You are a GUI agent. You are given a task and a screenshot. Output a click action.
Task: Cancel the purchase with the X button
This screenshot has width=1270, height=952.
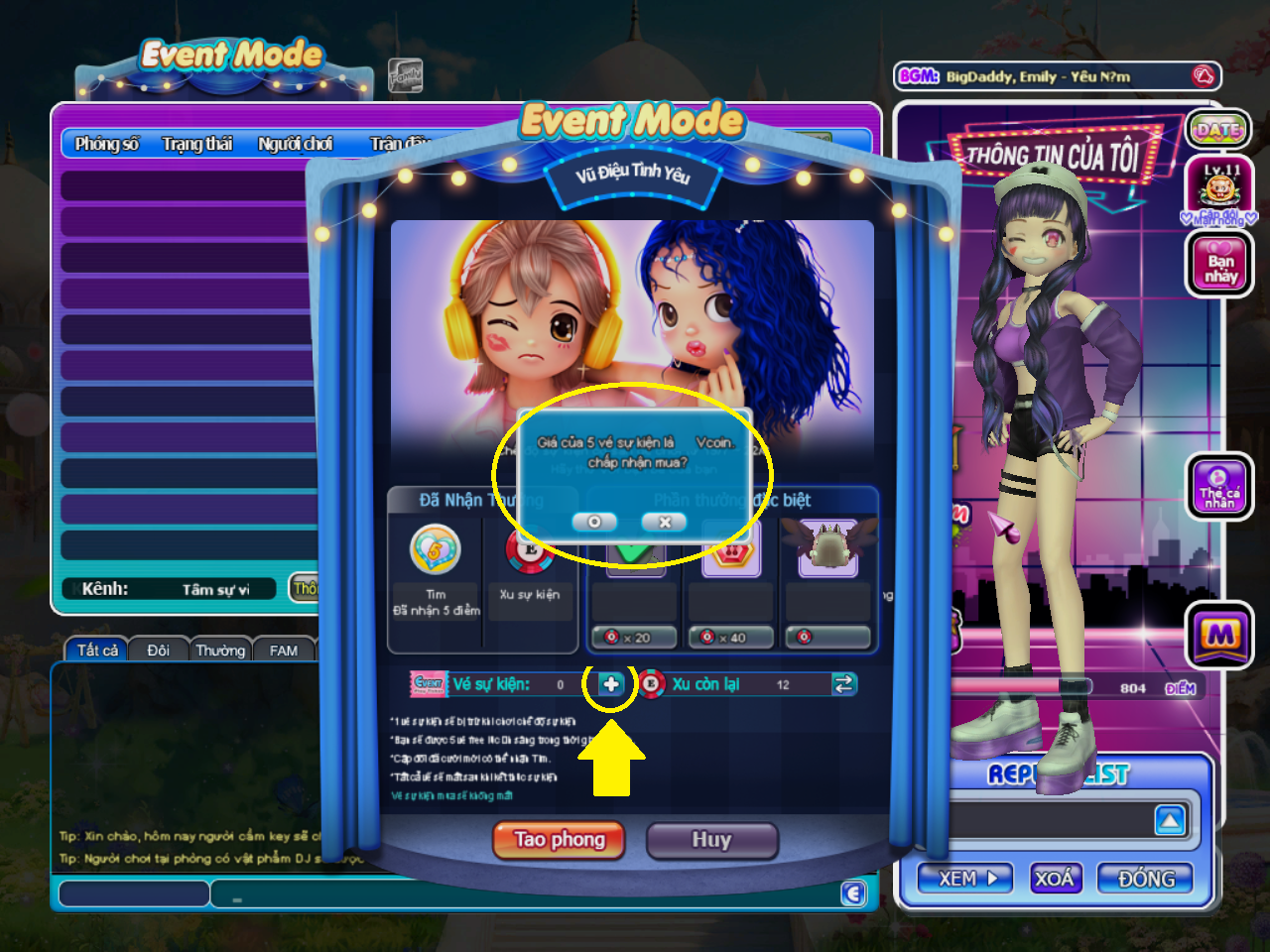pos(664,522)
